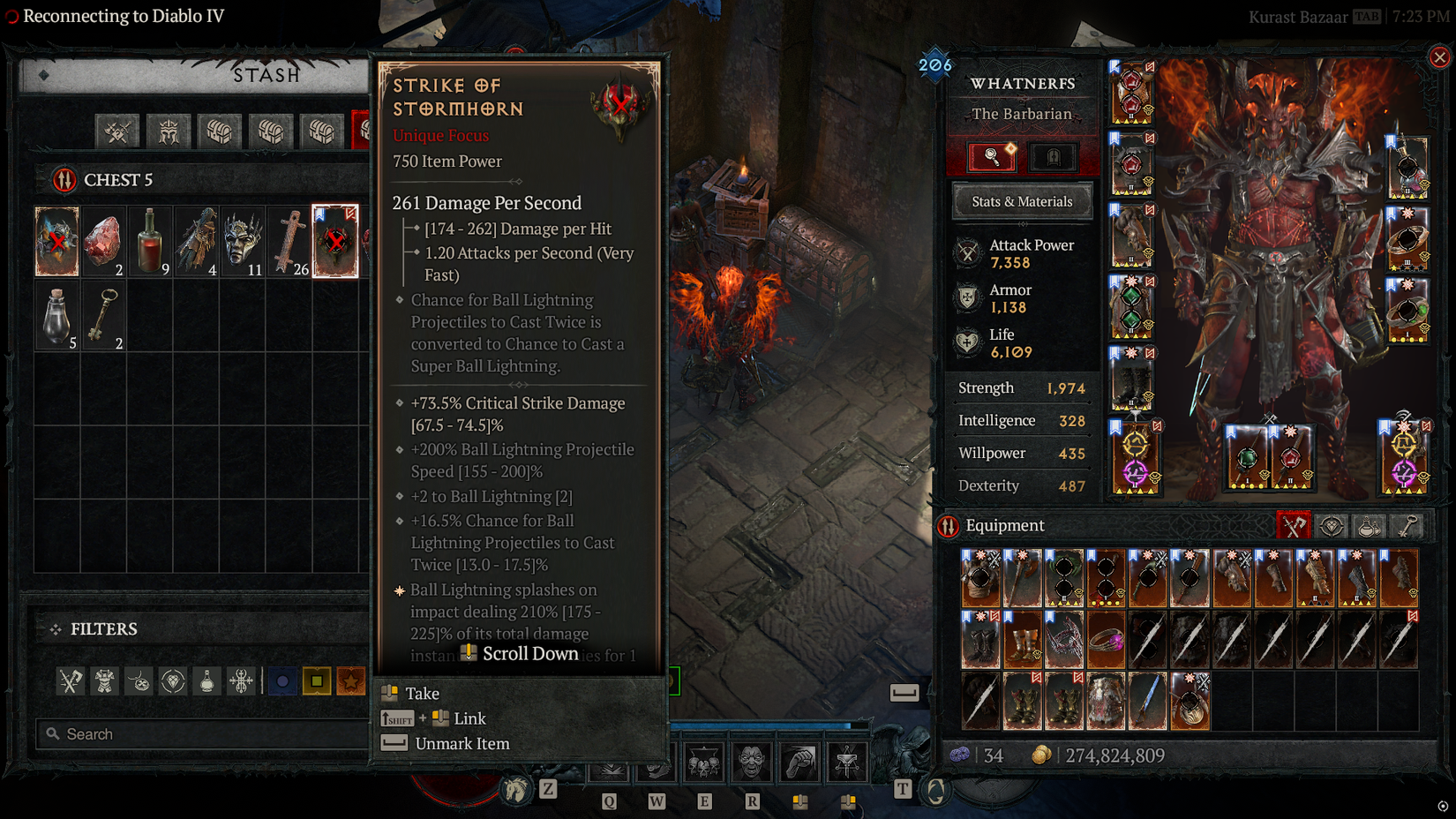Open the Stats & Materials dropdown
Viewport: 1456px width, 819px height.
tap(1022, 201)
